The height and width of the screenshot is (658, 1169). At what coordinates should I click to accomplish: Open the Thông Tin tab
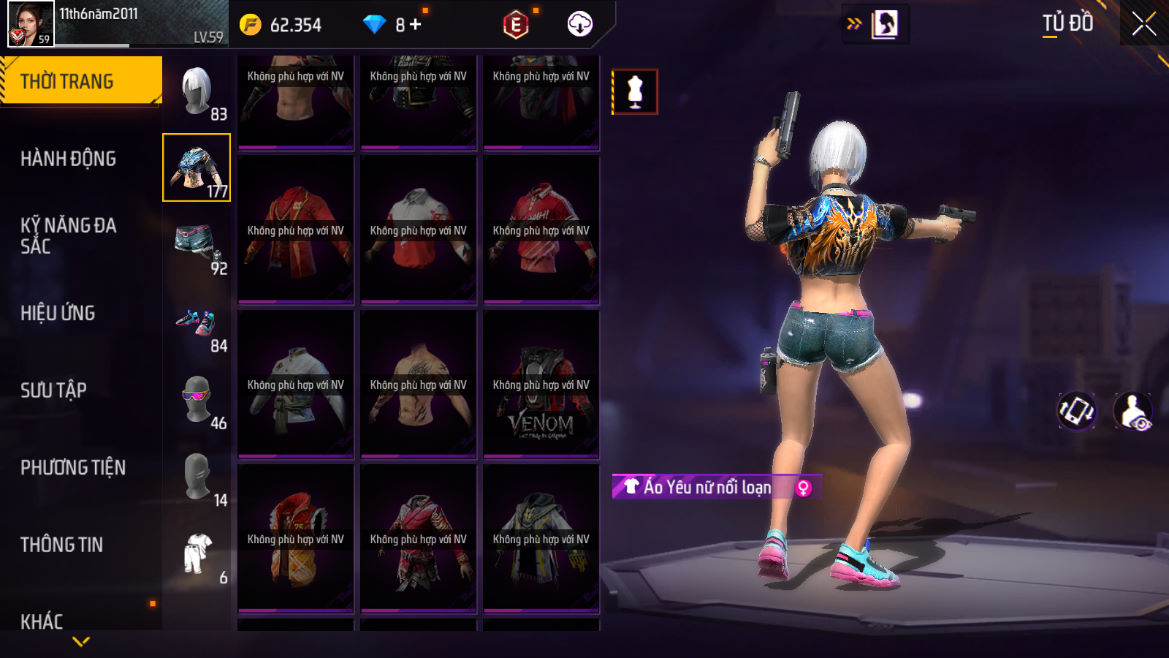tap(62, 544)
